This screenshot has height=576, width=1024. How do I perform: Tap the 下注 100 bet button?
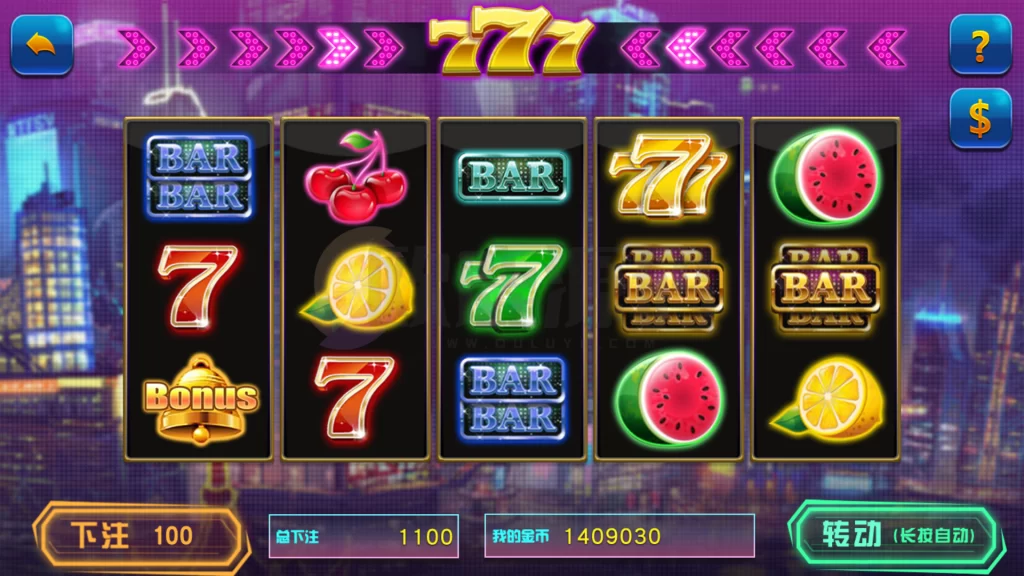pyautogui.click(x=138, y=535)
